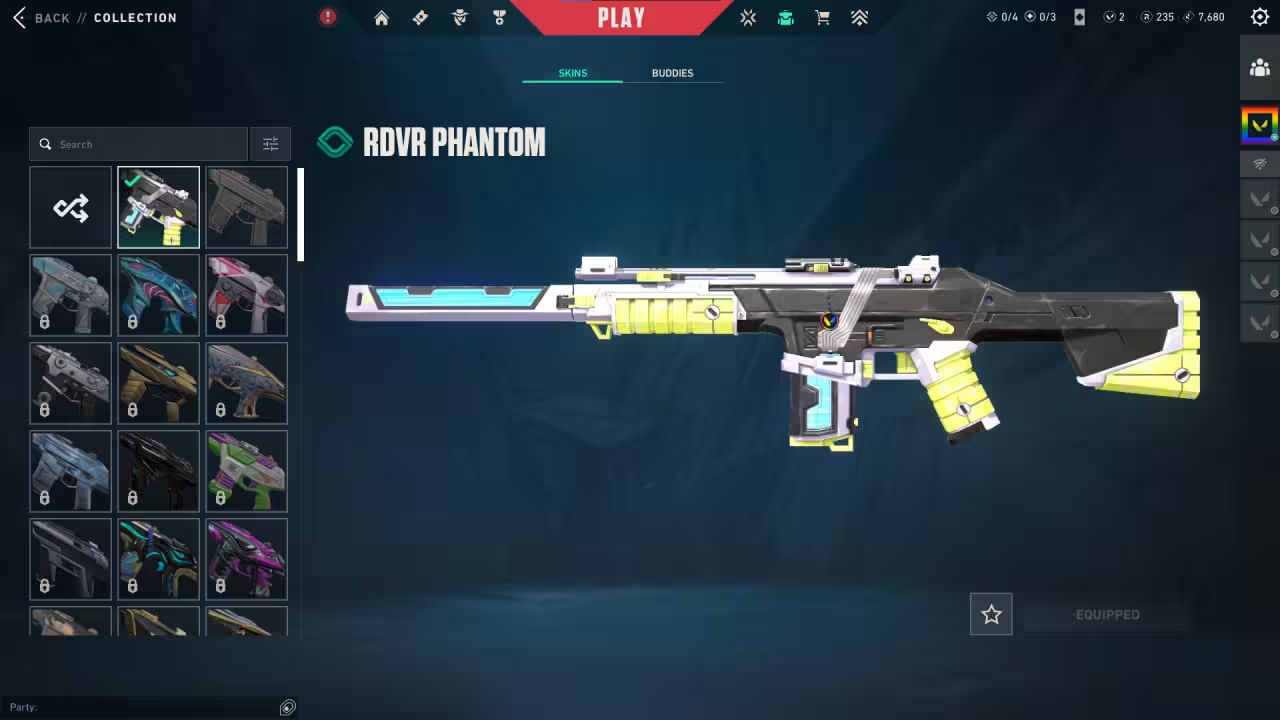Go back to the Collection screen
The width and height of the screenshot is (1280, 720).
(x=45, y=18)
